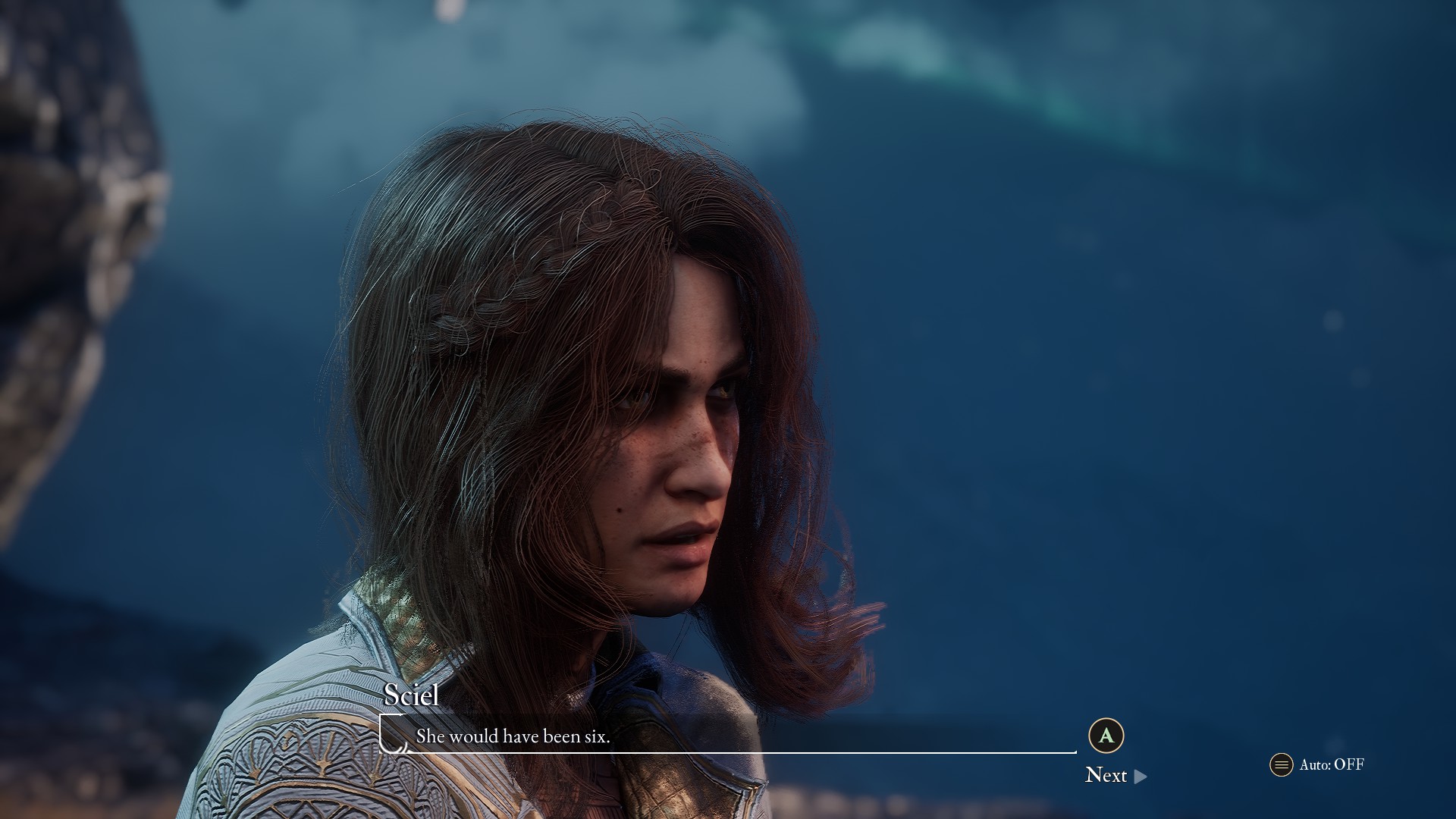The height and width of the screenshot is (819, 1456).
Task: Advance dialogue with the Next button
Action: 1115,775
